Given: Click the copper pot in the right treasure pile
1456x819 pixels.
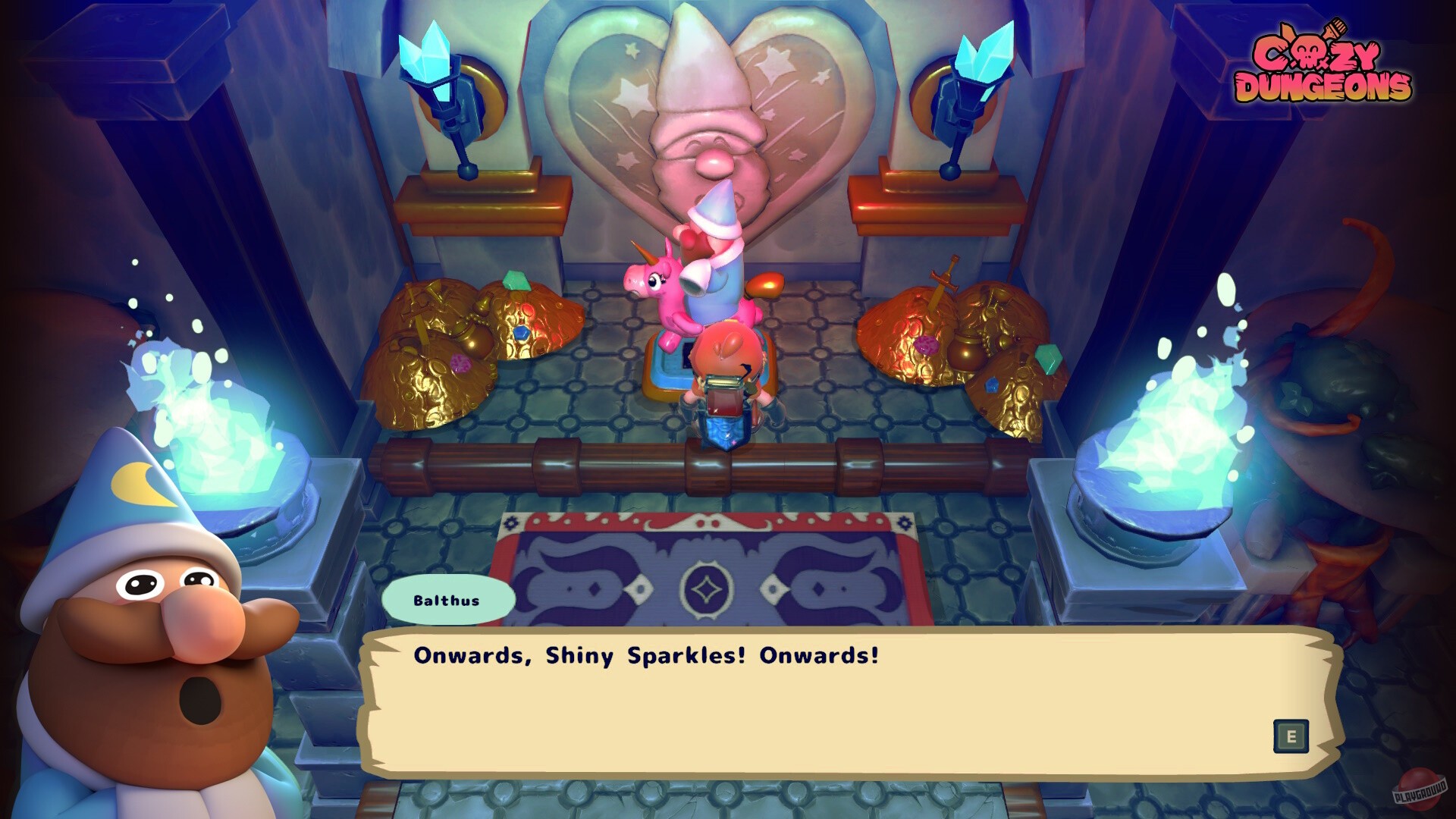Looking at the screenshot, I should coord(965,350).
